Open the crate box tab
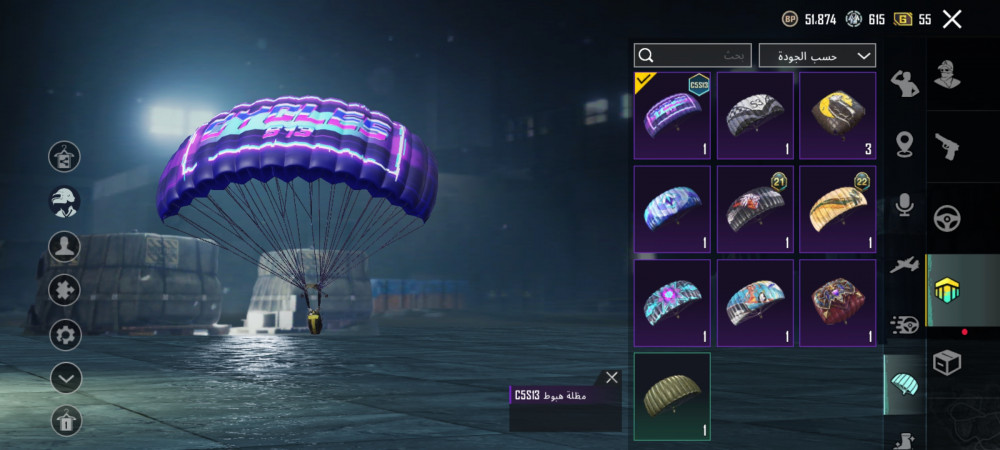The height and width of the screenshot is (450, 1000). point(946,362)
